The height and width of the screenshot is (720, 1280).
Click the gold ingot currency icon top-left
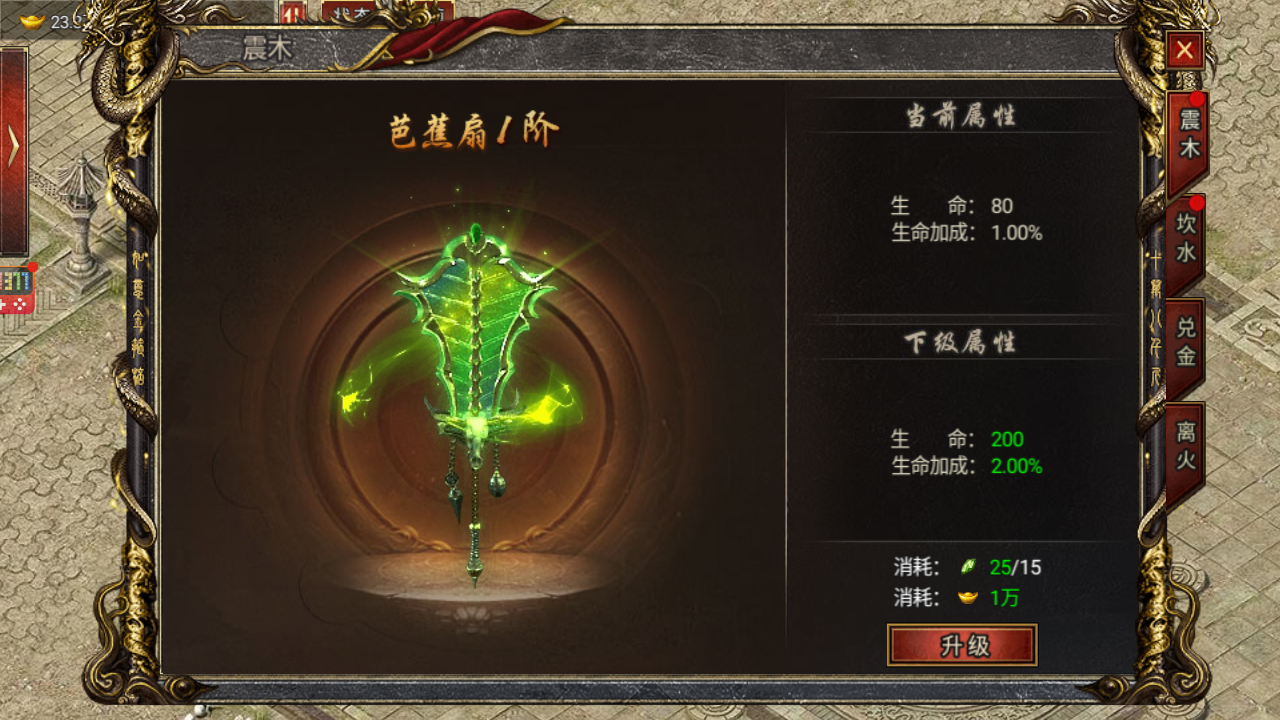click(x=30, y=18)
